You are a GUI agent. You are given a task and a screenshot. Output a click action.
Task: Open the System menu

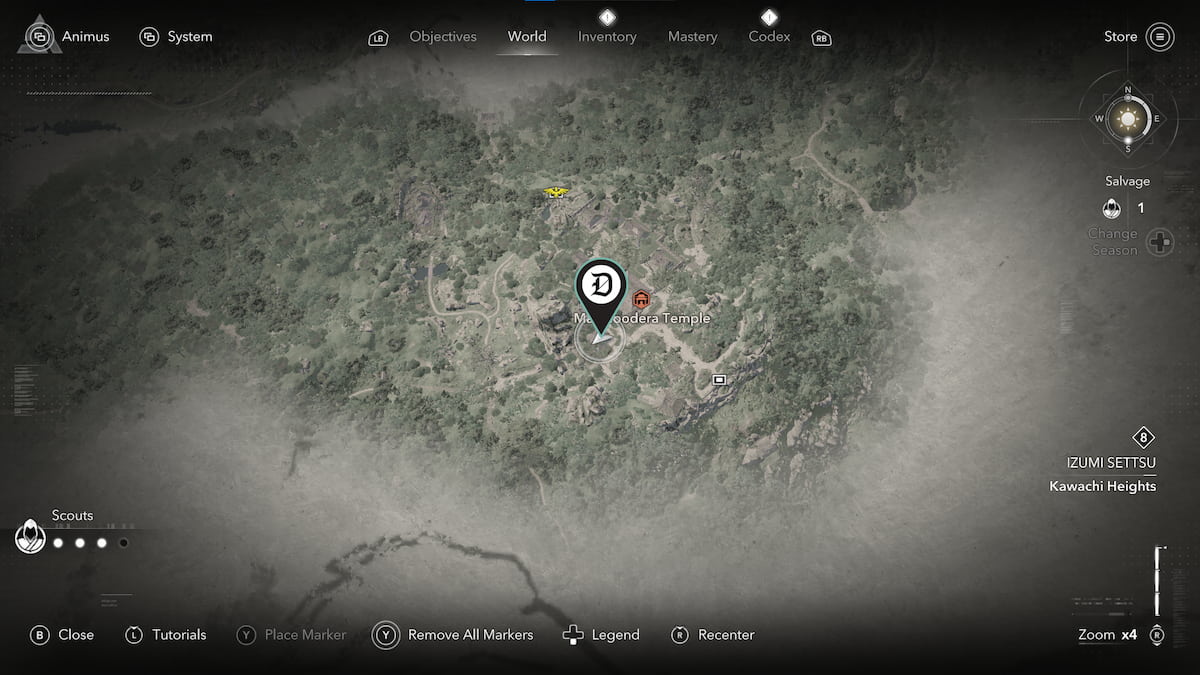point(177,37)
